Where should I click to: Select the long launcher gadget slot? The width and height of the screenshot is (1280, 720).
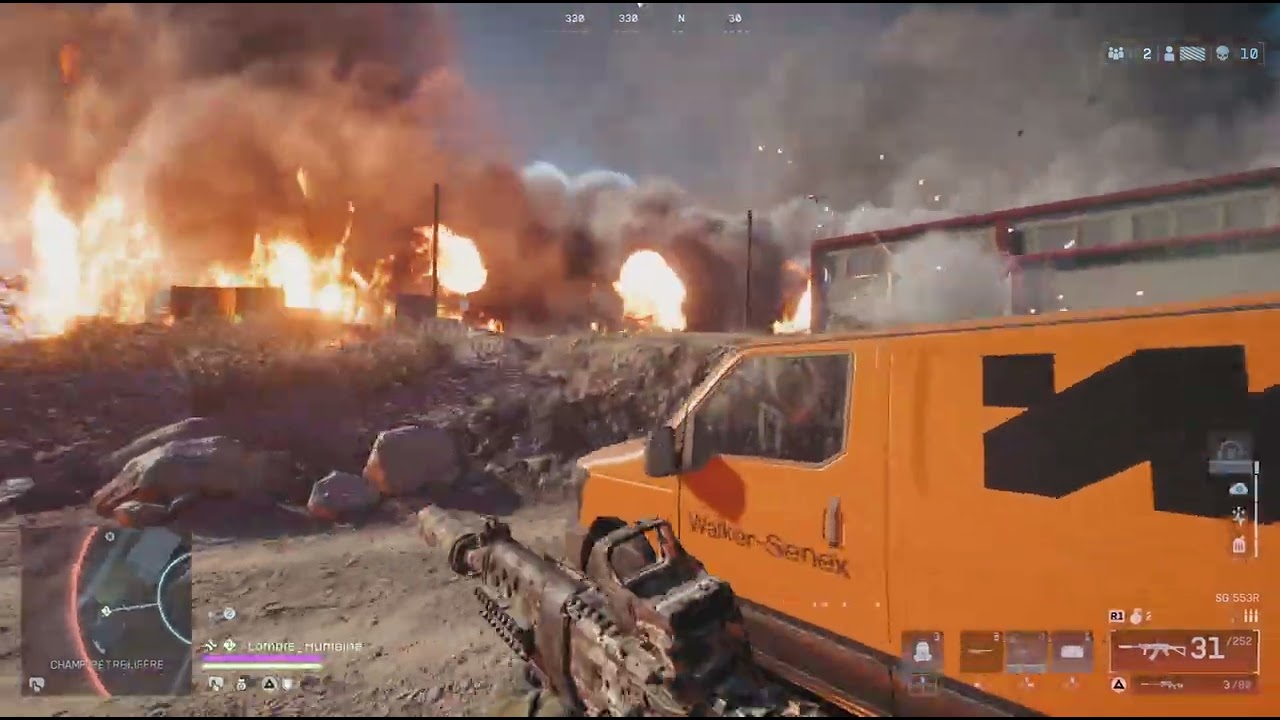pos(981,652)
